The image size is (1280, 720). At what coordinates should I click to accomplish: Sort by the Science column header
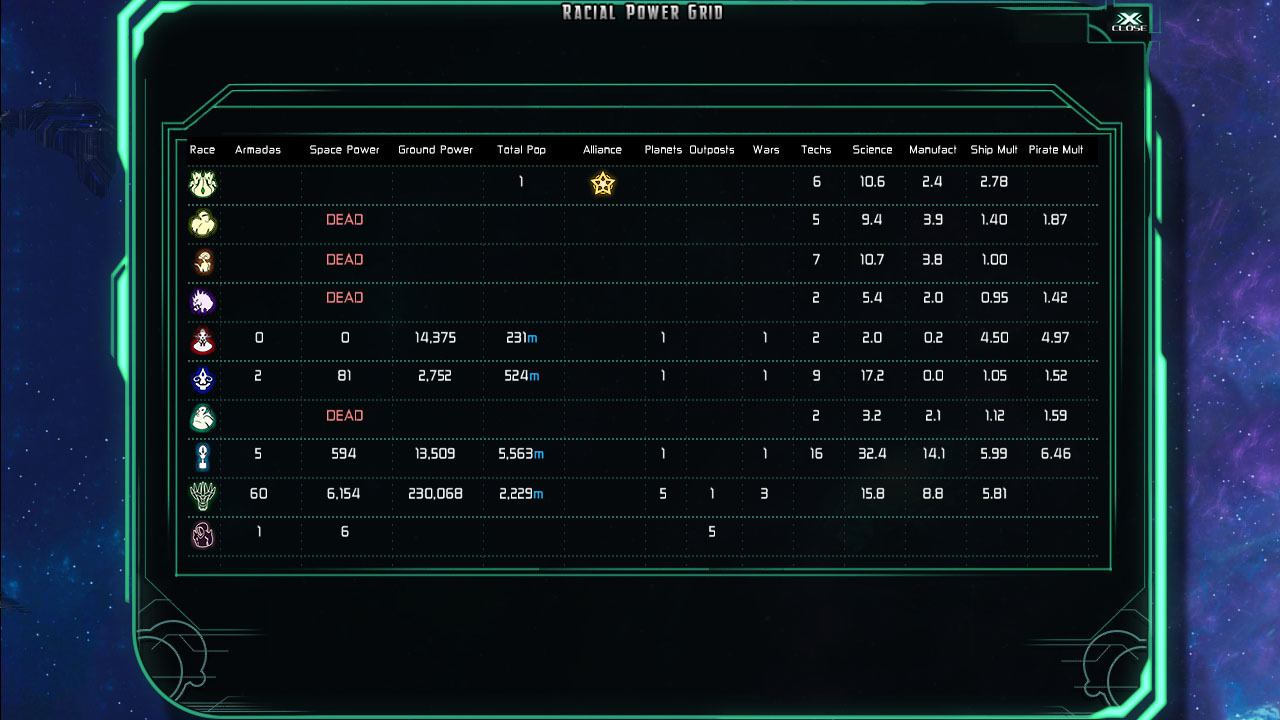tap(871, 149)
